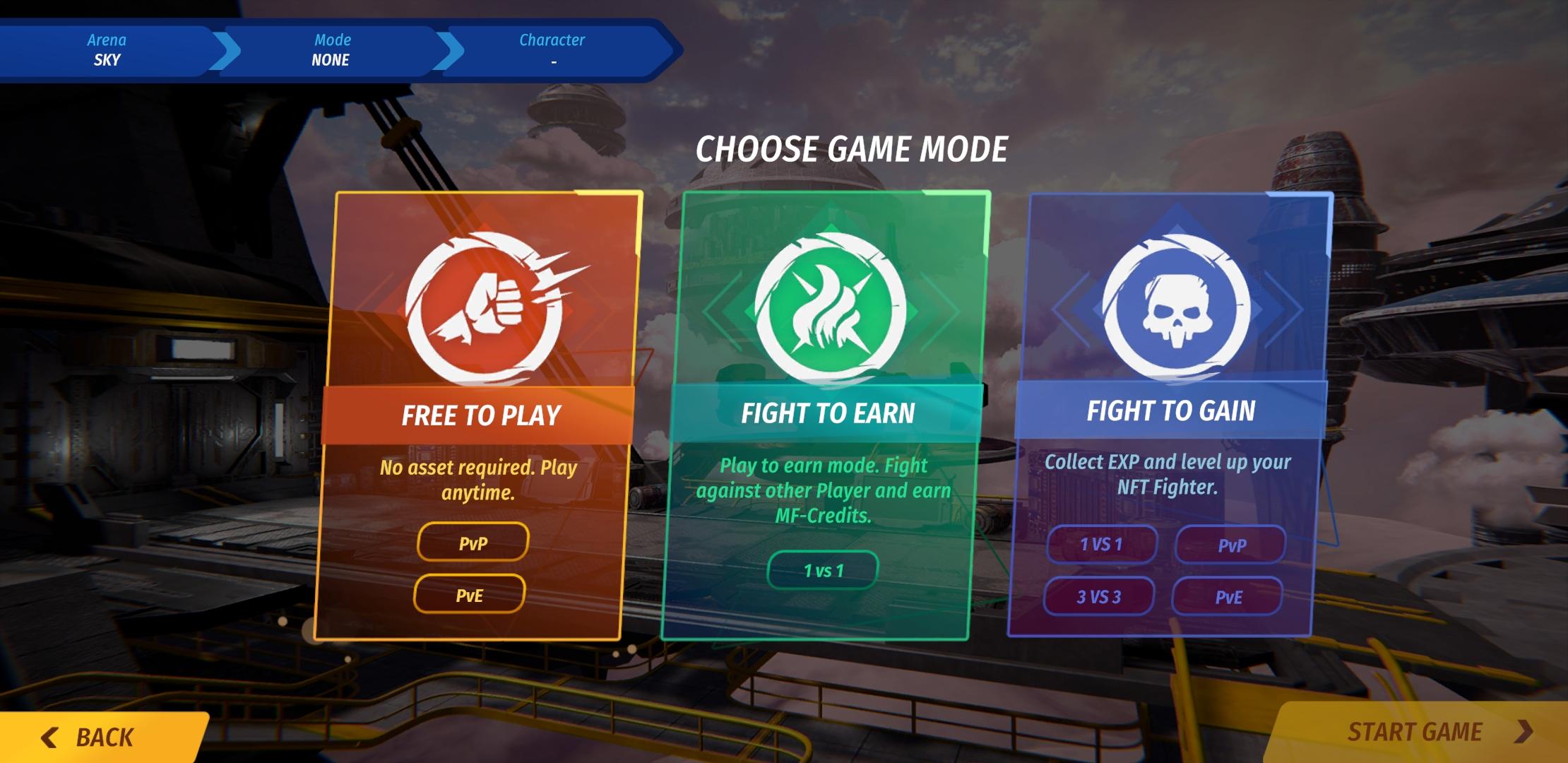Viewport: 1568px width, 763px height.
Task: Switch to the Free to Play mode card
Action: (x=482, y=415)
